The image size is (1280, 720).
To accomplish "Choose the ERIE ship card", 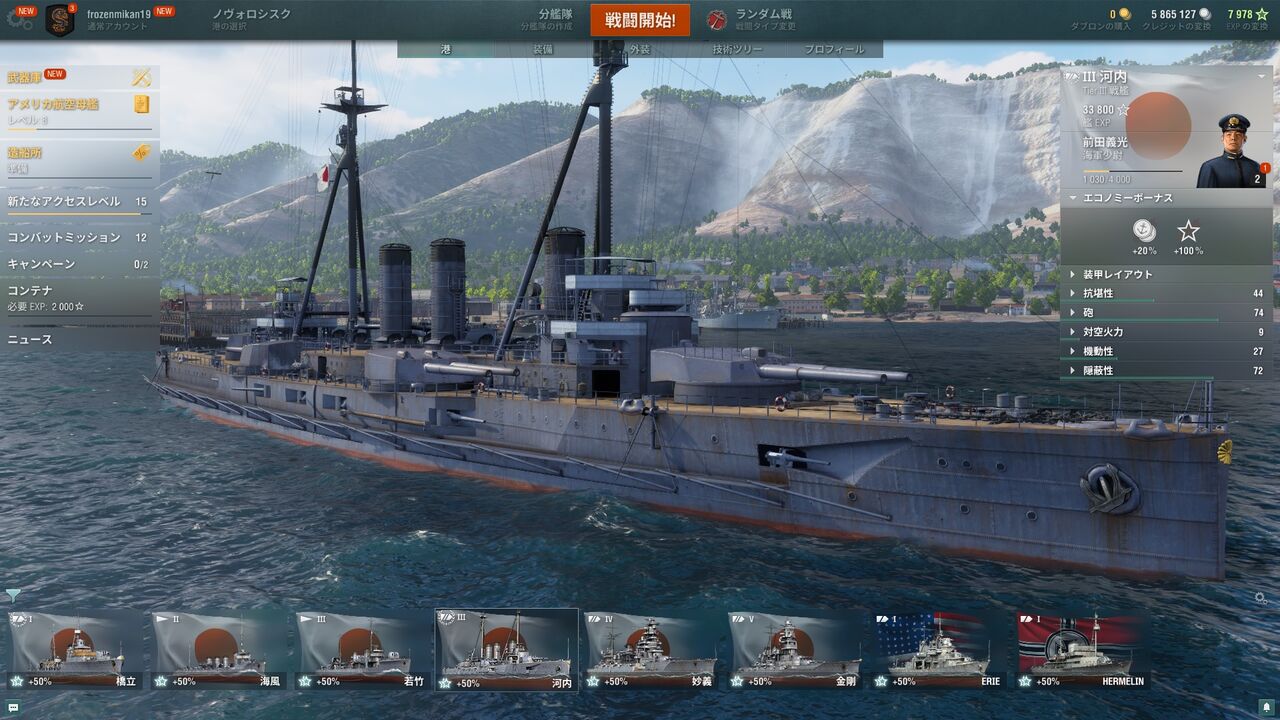I will (x=939, y=650).
